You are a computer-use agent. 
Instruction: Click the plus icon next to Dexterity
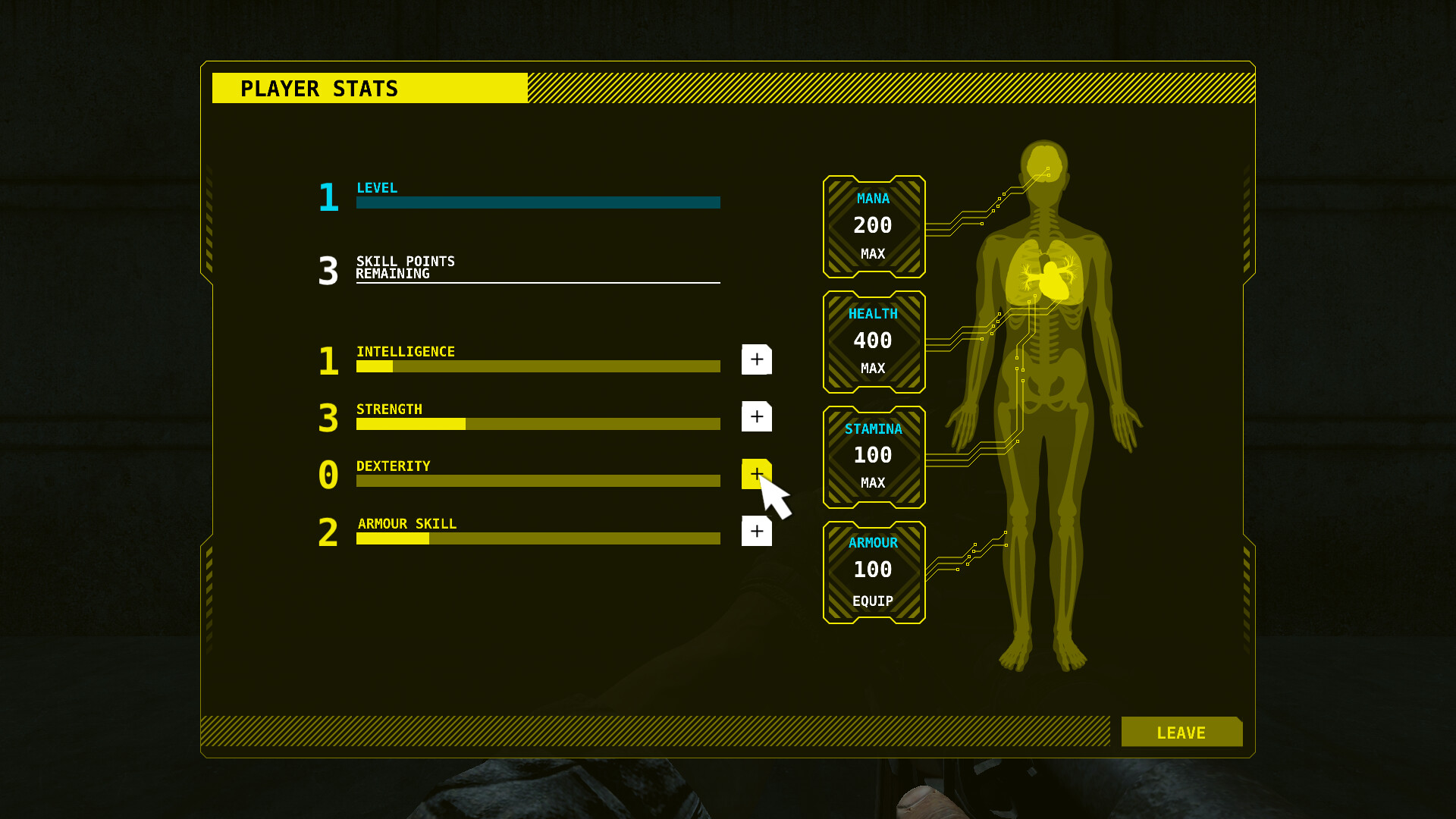pyautogui.click(x=756, y=474)
